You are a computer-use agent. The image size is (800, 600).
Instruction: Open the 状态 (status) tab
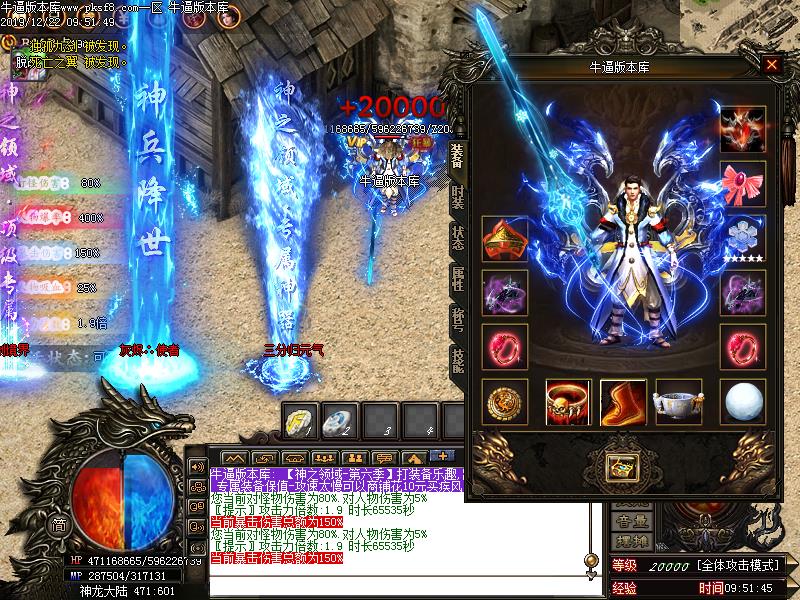pyautogui.click(x=458, y=238)
